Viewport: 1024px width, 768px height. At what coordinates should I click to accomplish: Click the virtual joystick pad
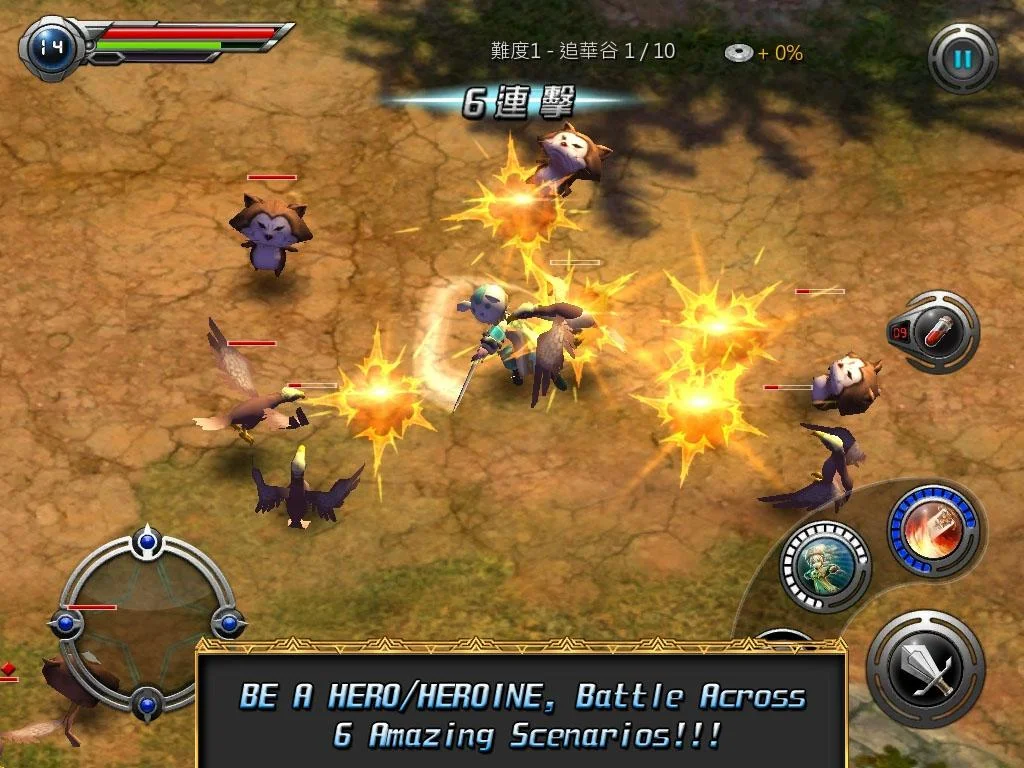pyautogui.click(x=148, y=624)
